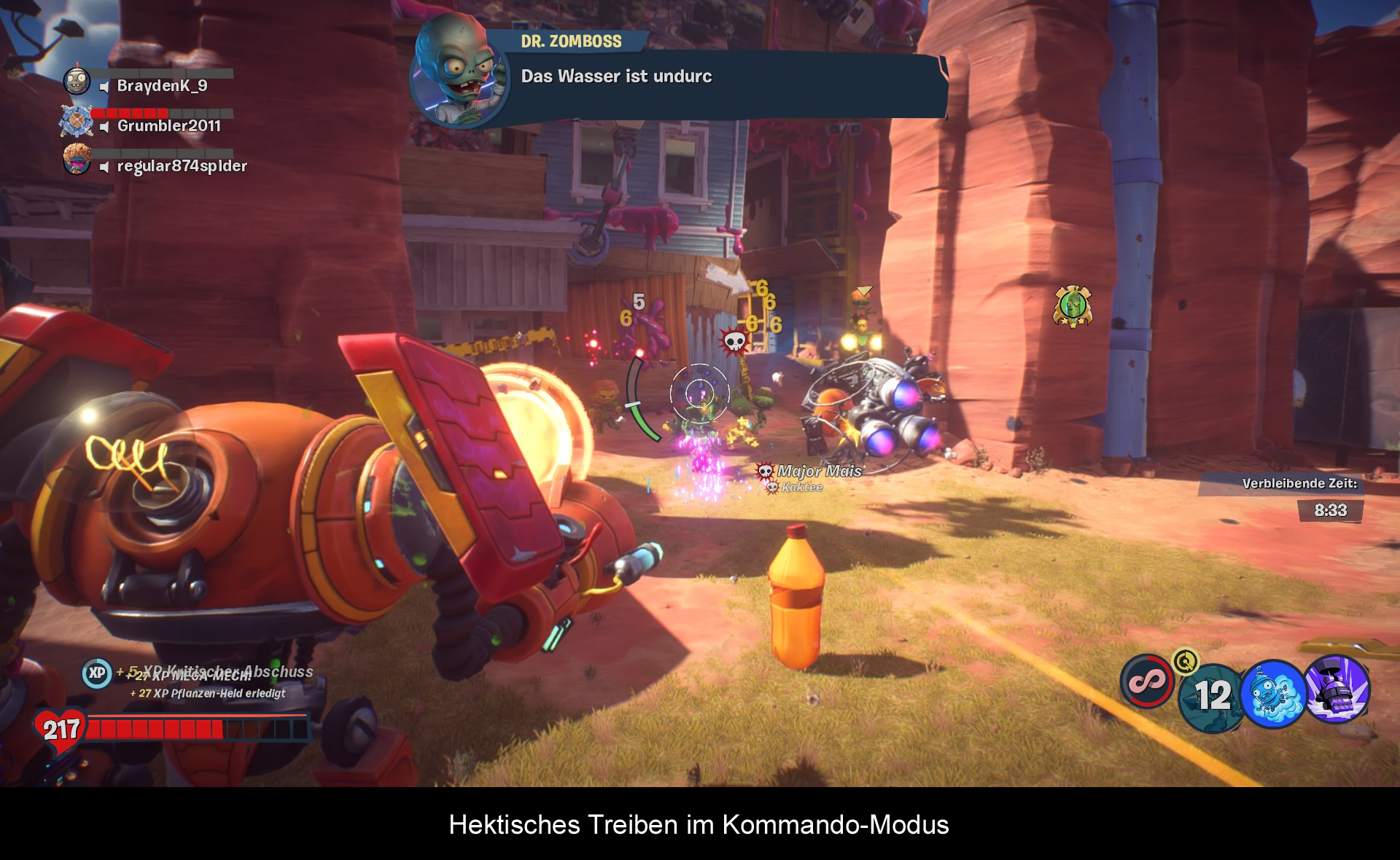
Task: Click the XP badge in reward feed
Action: pos(97,673)
